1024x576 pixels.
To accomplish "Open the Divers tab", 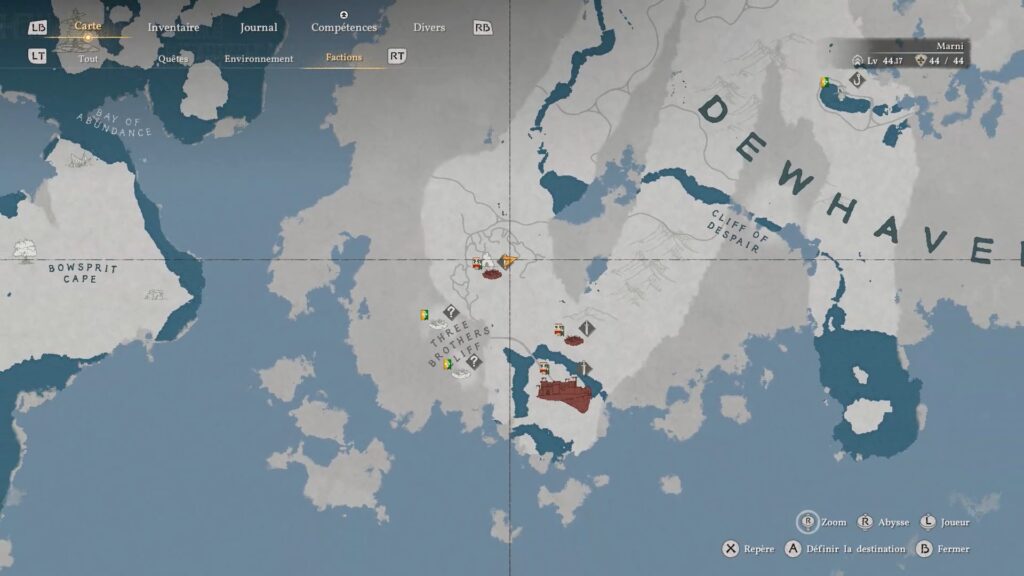I will click(429, 27).
